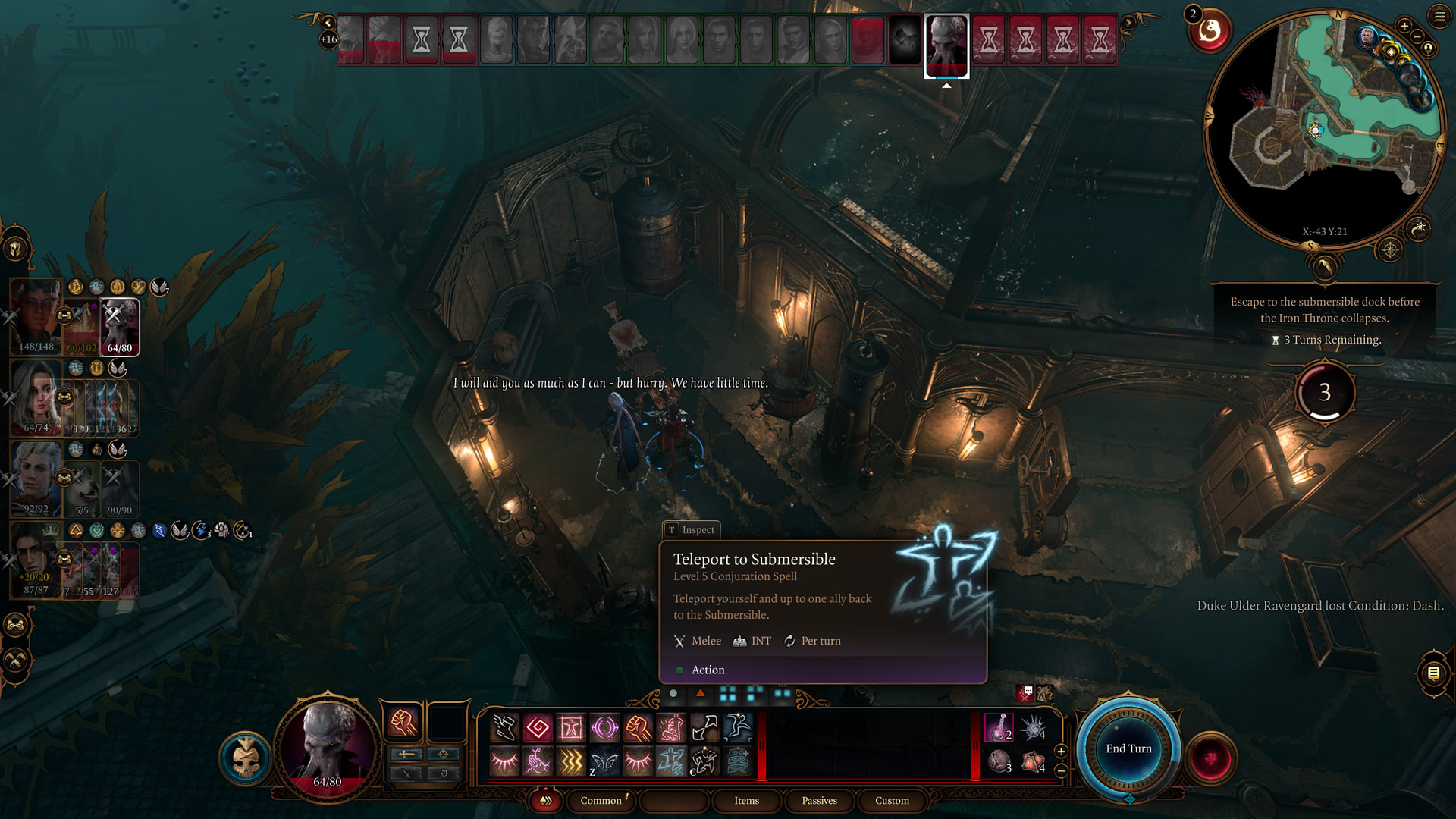Select the Custom hotbar tab

[x=892, y=800]
